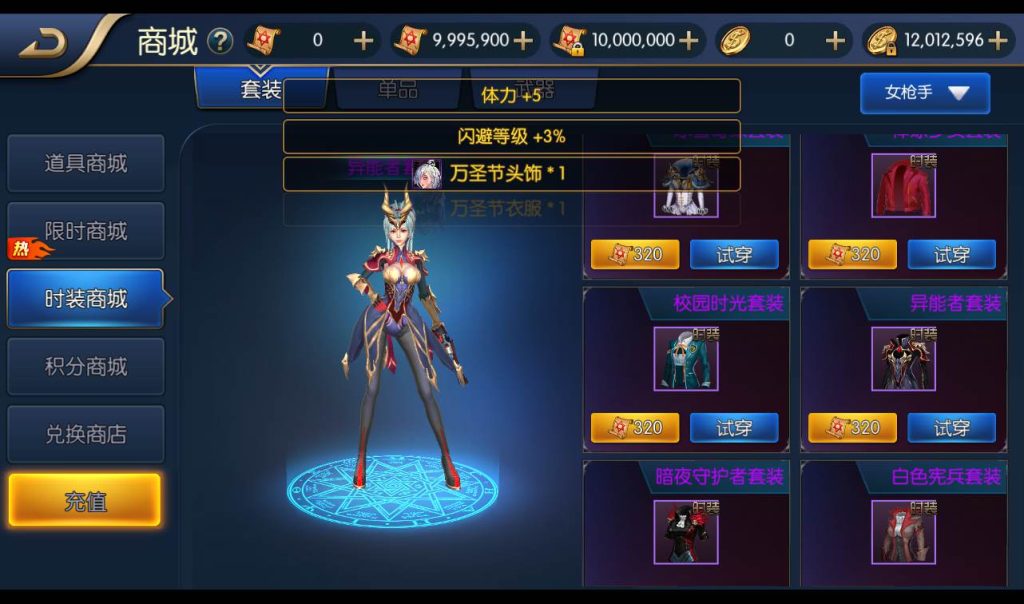
Task: Open the shop help question mark
Action: [220, 41]
